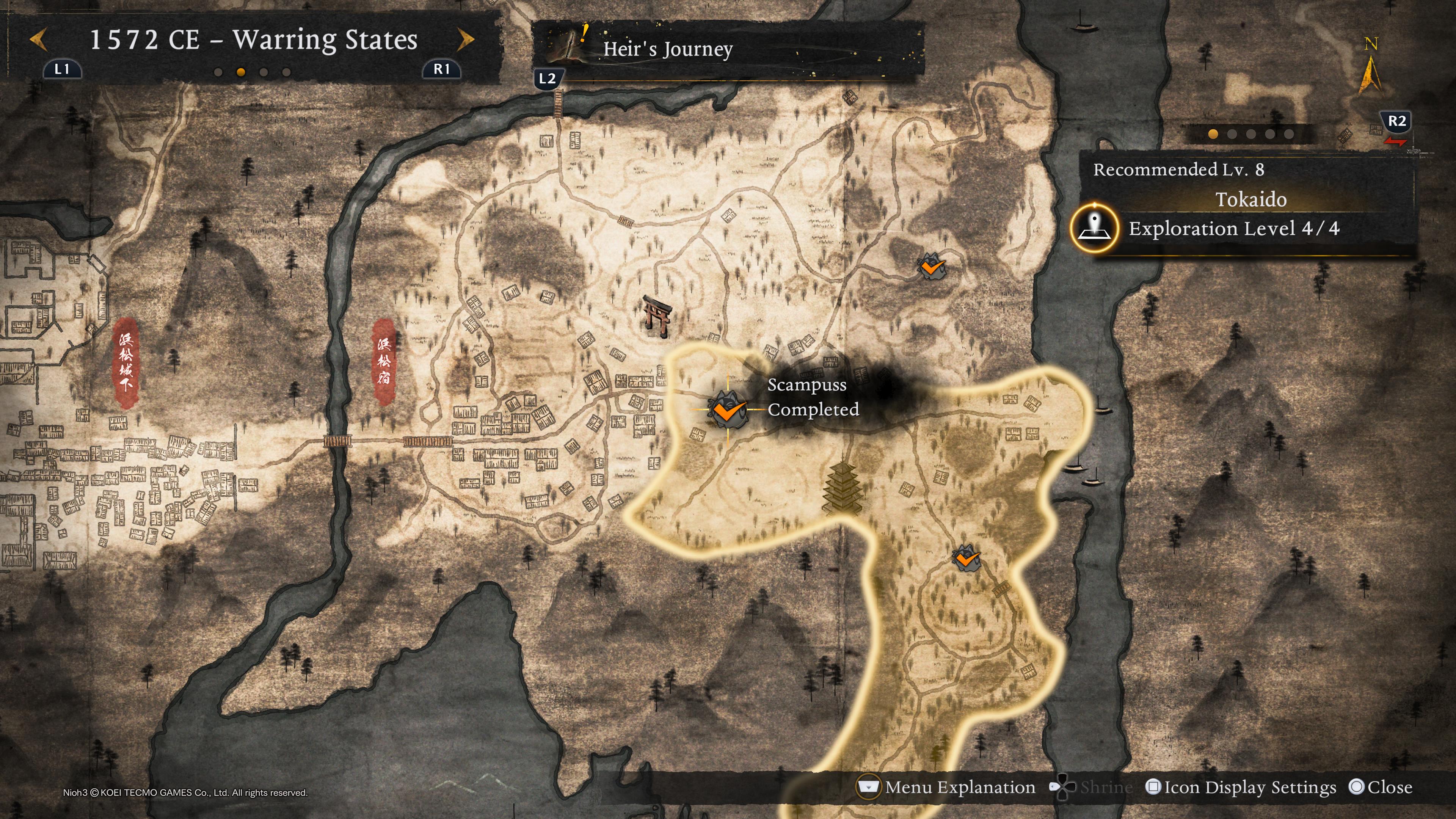Open Menu Explanation

point(947,788)
